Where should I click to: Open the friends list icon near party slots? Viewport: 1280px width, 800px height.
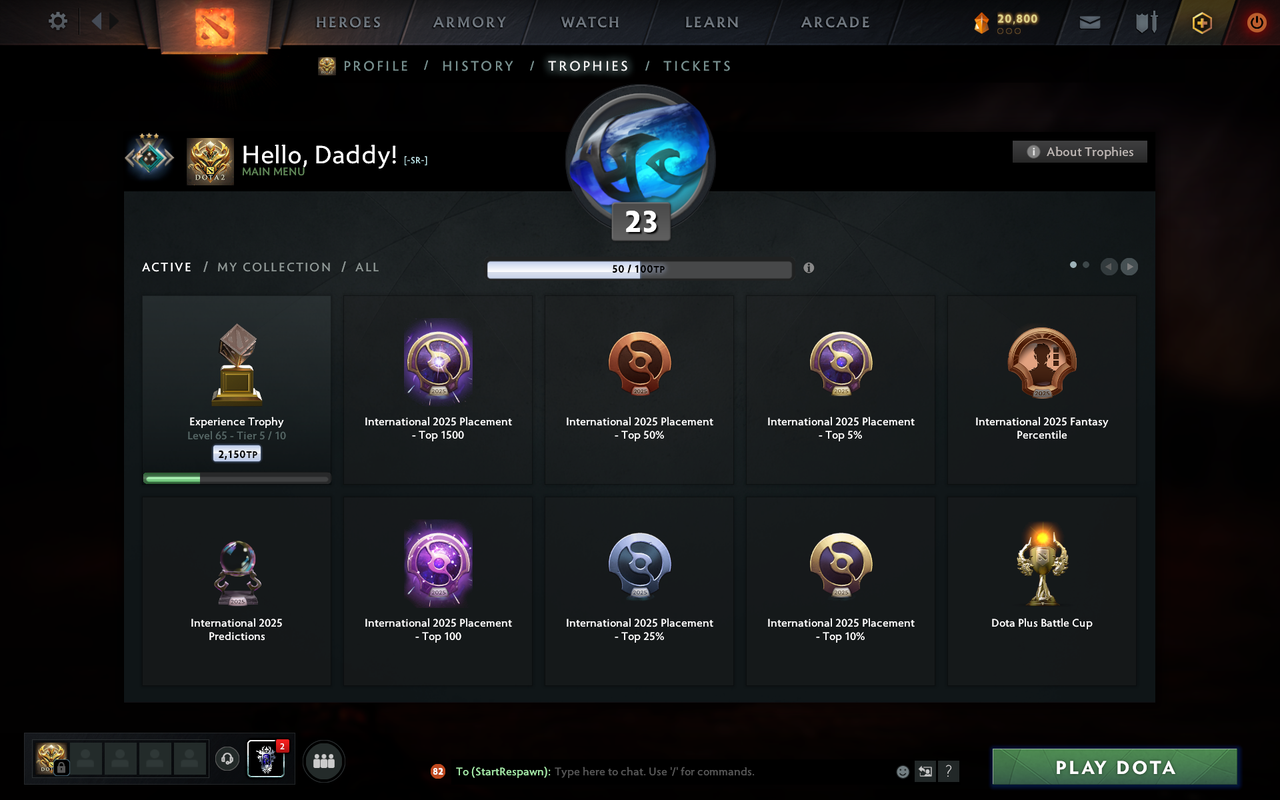(x=323, y=761)
